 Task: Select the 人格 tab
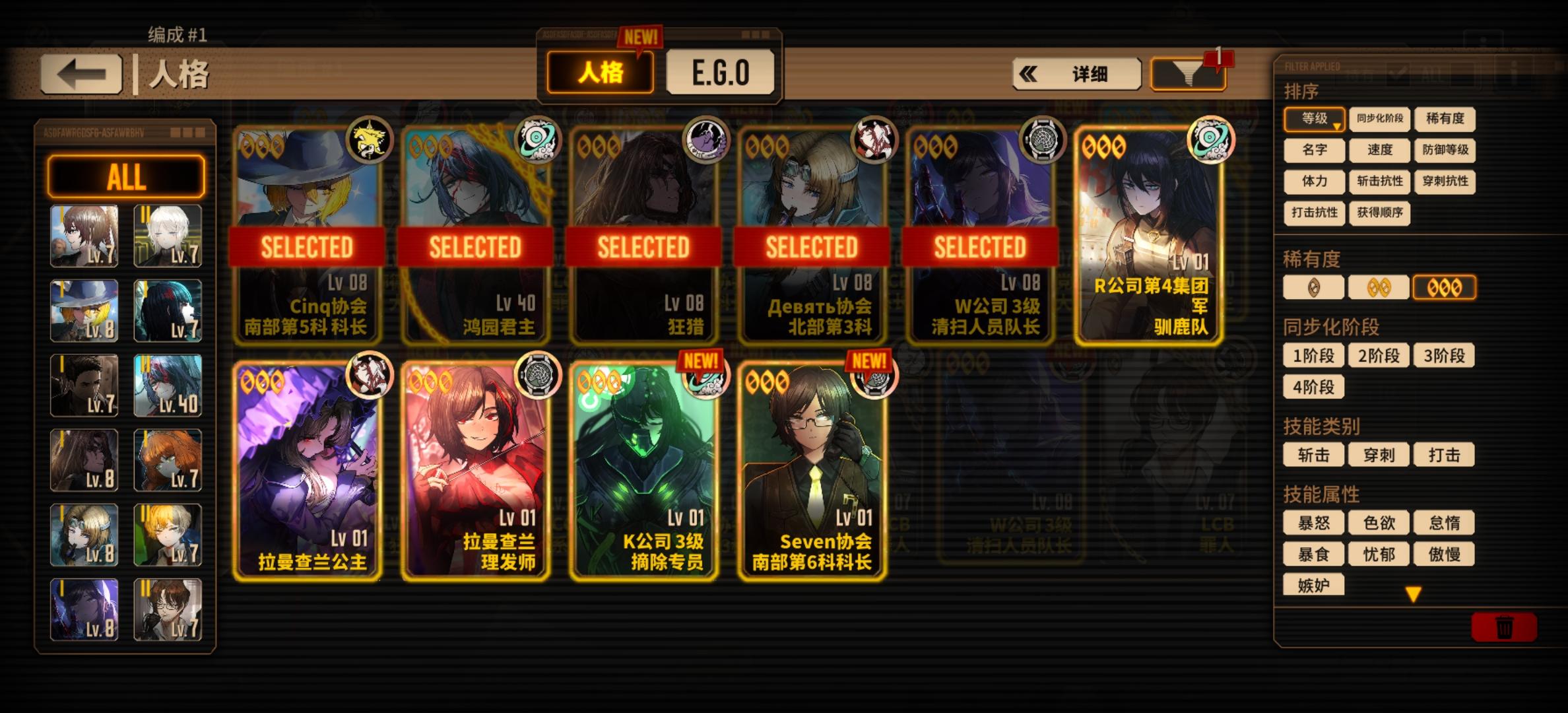[599, 73]
